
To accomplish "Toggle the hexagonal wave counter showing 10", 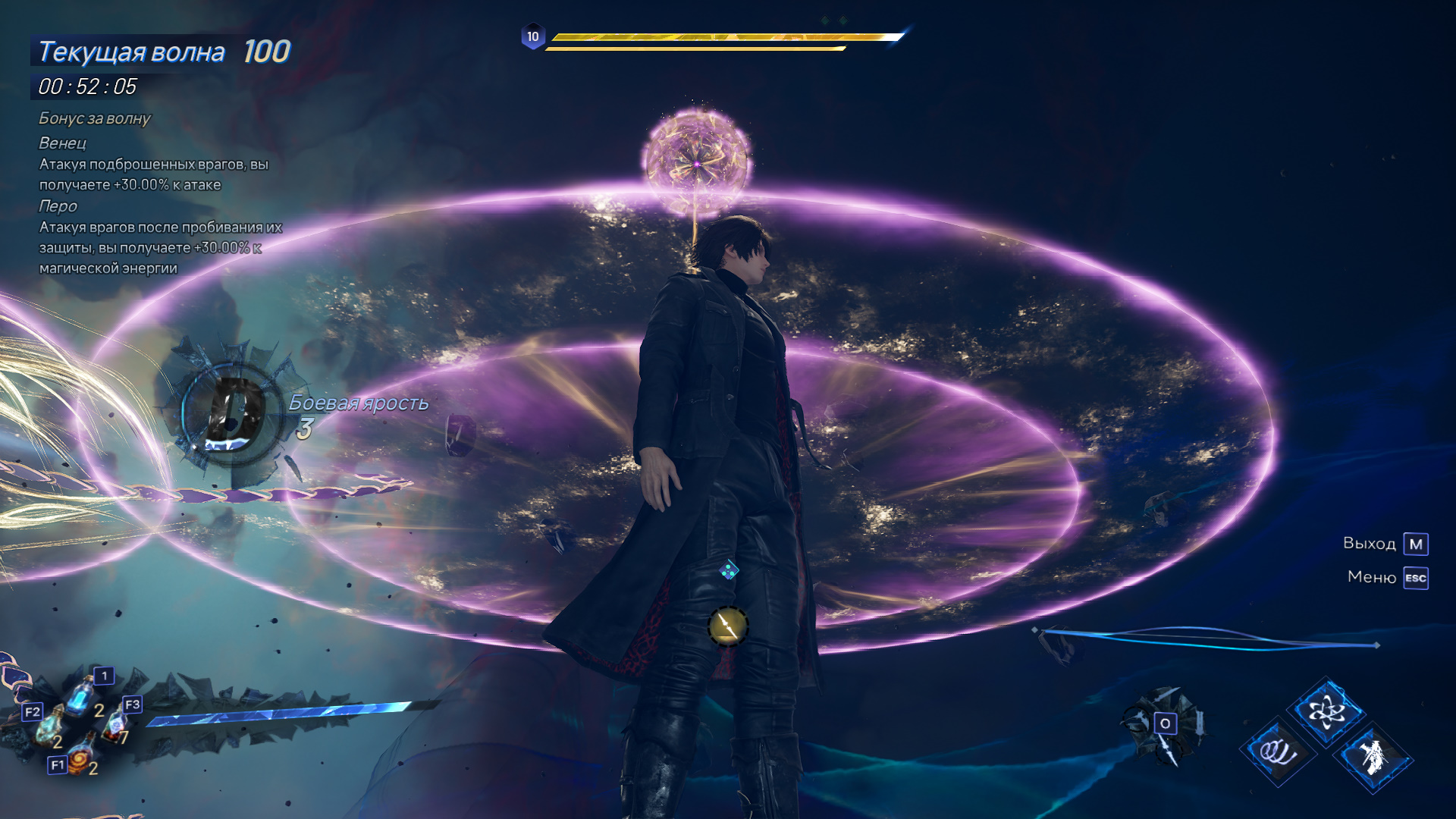I will click(533, 34).
